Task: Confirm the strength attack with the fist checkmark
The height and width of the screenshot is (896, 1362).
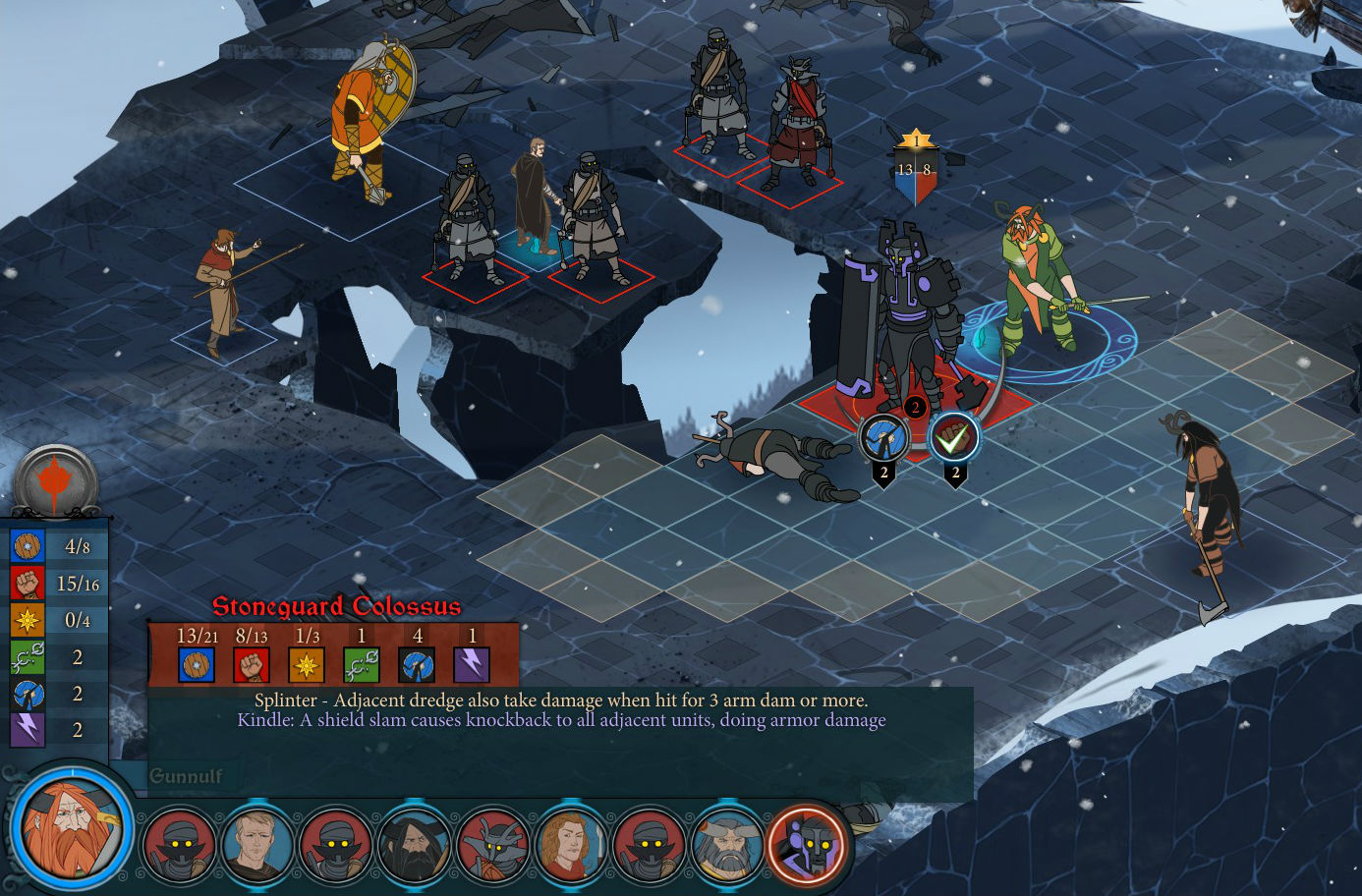Action: [954, 438]
